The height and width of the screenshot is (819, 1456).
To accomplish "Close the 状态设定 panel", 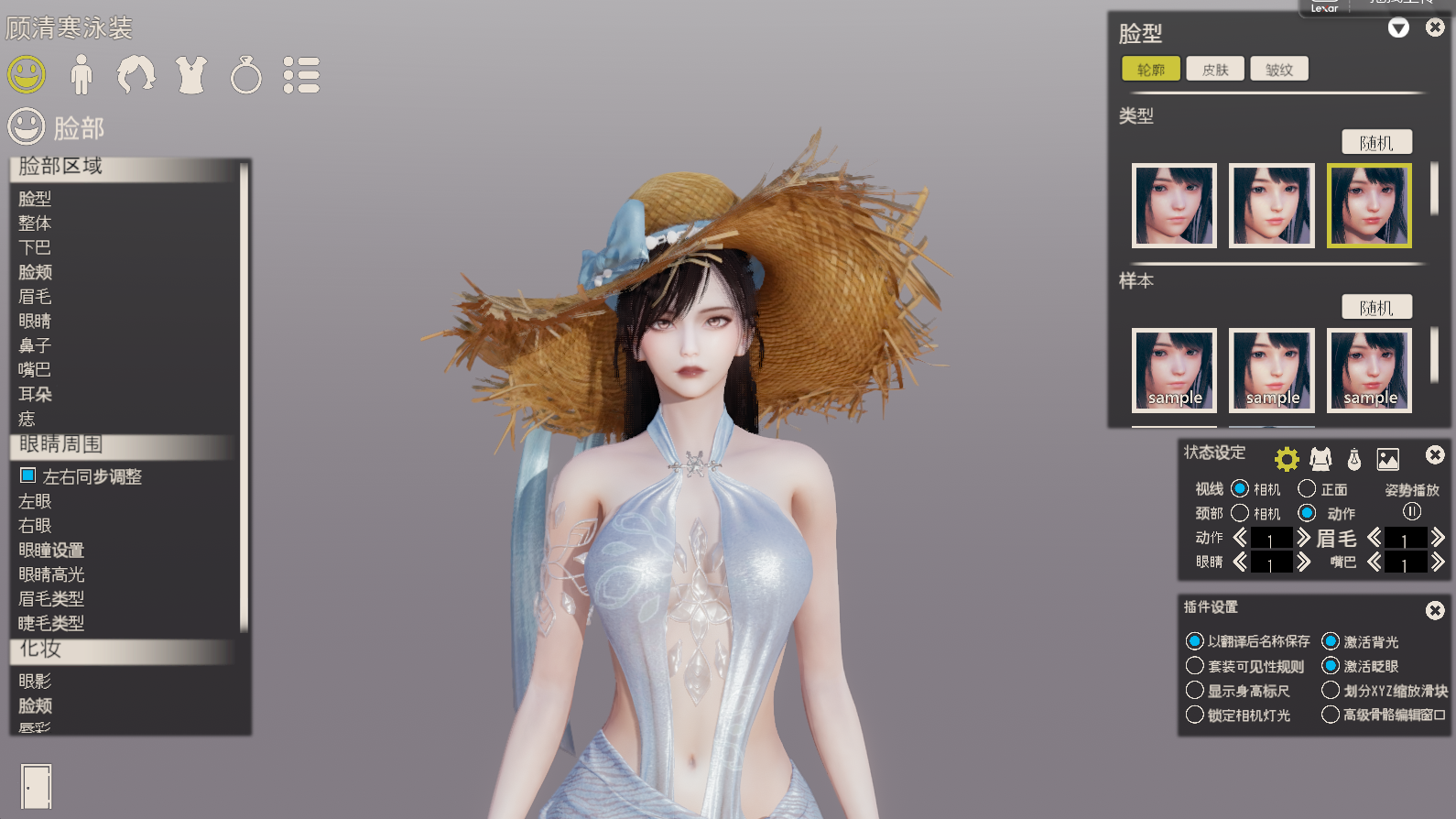I will pos(1435,455).
